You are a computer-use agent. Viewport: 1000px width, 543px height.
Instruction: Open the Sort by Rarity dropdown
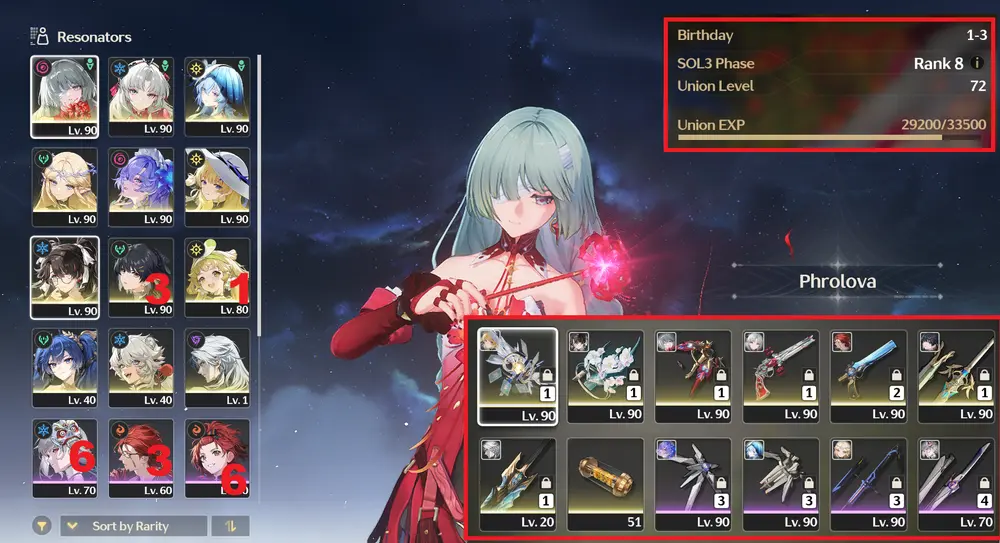(134, 526)
